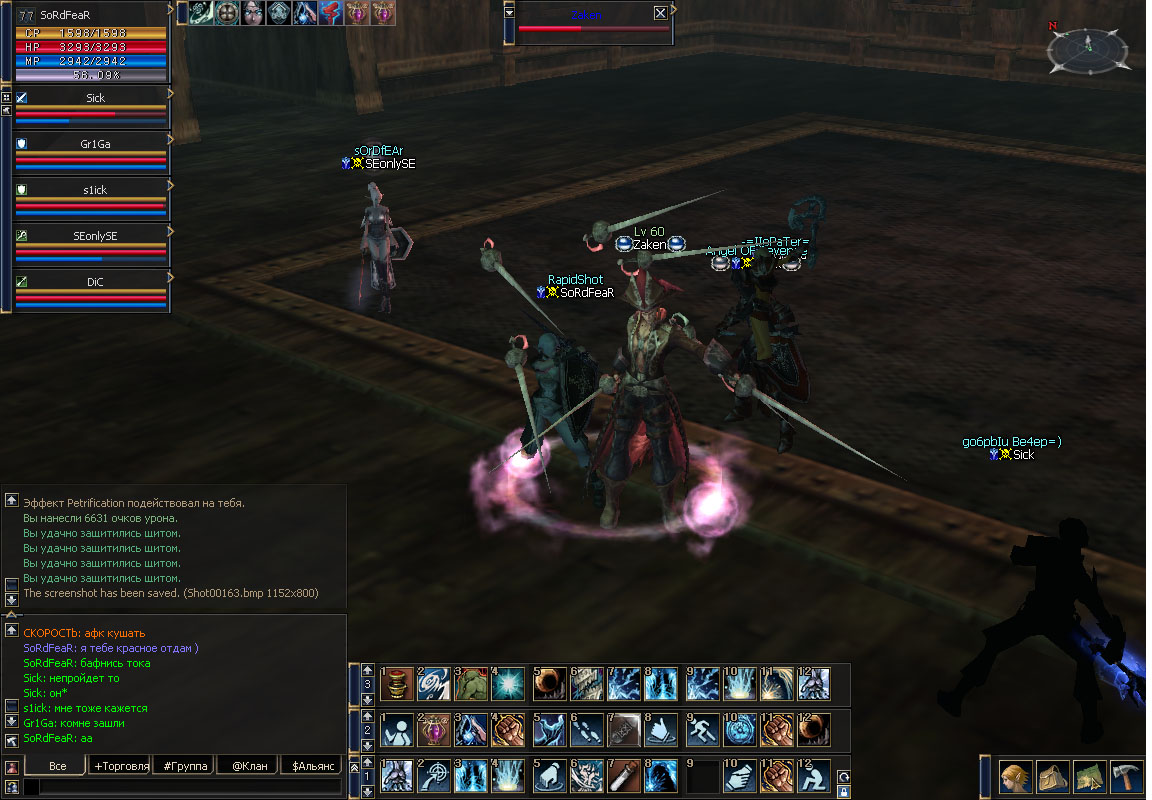Open the character status elf-head icon
This screenshot has width=1152, height=800.
pyautogui.click(x=1015, y=777)
